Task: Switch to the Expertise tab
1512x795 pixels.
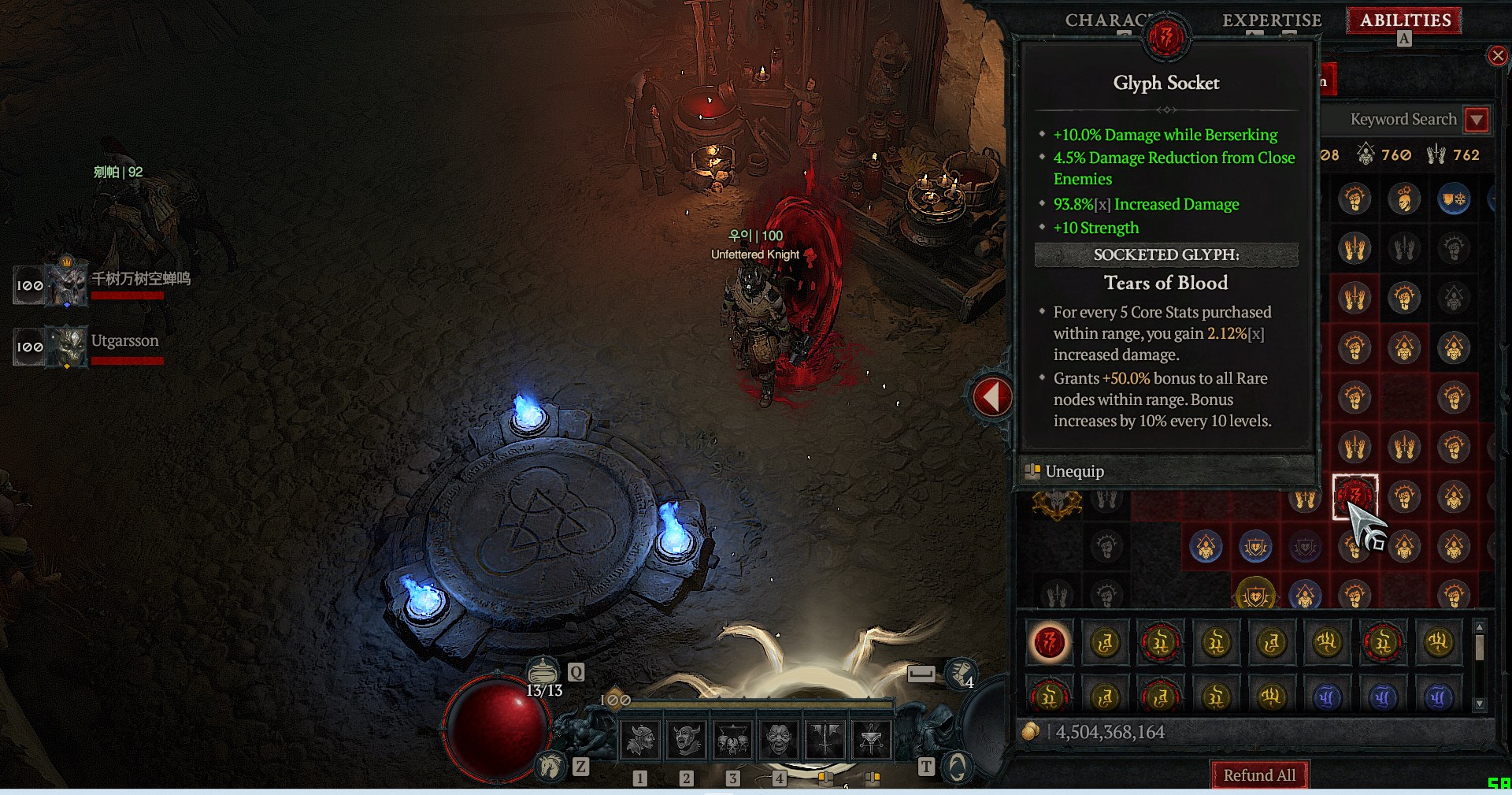Action: coord(1271,20)
